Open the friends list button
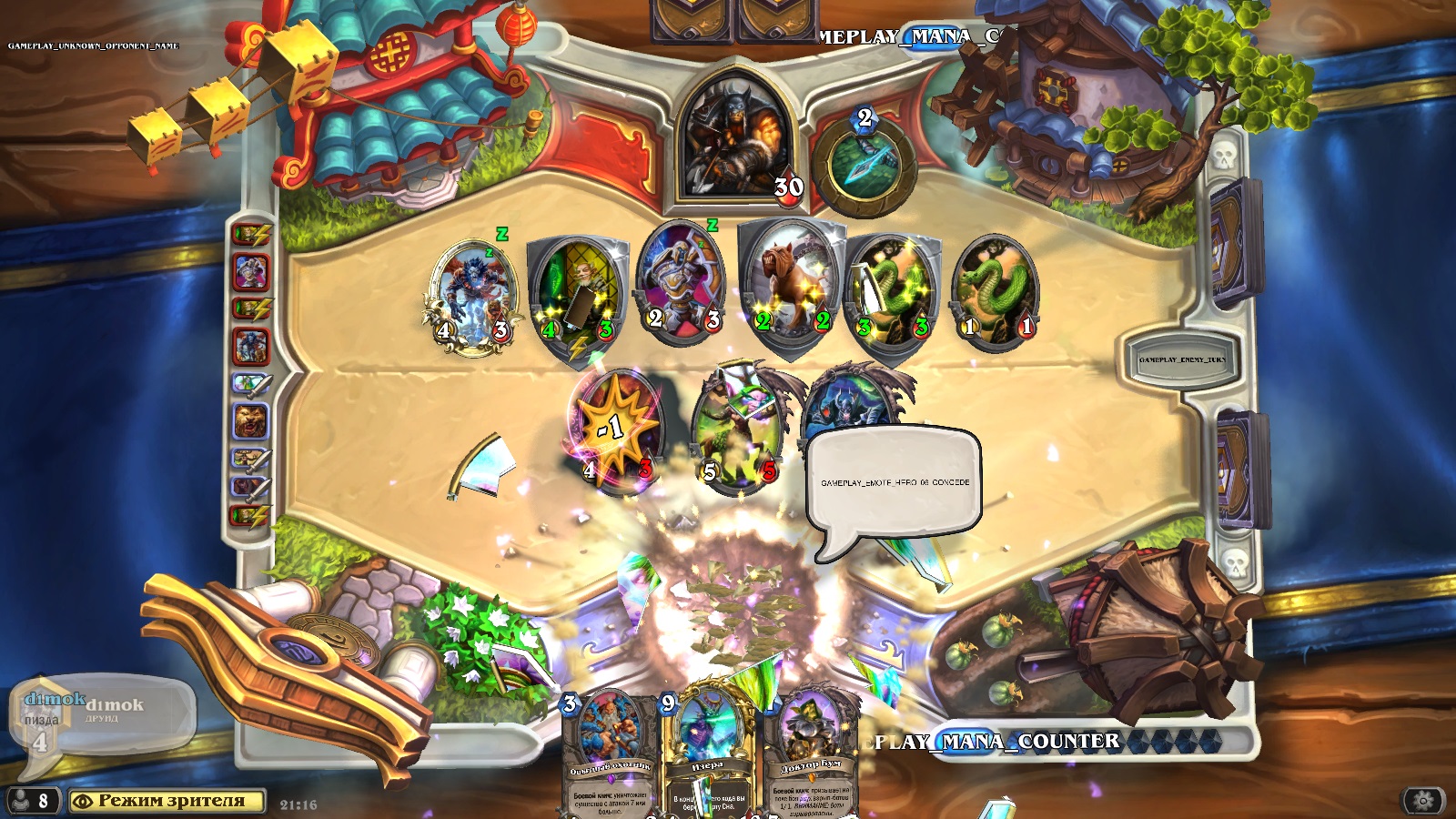 pyautogui.click(x=31, y=801)
